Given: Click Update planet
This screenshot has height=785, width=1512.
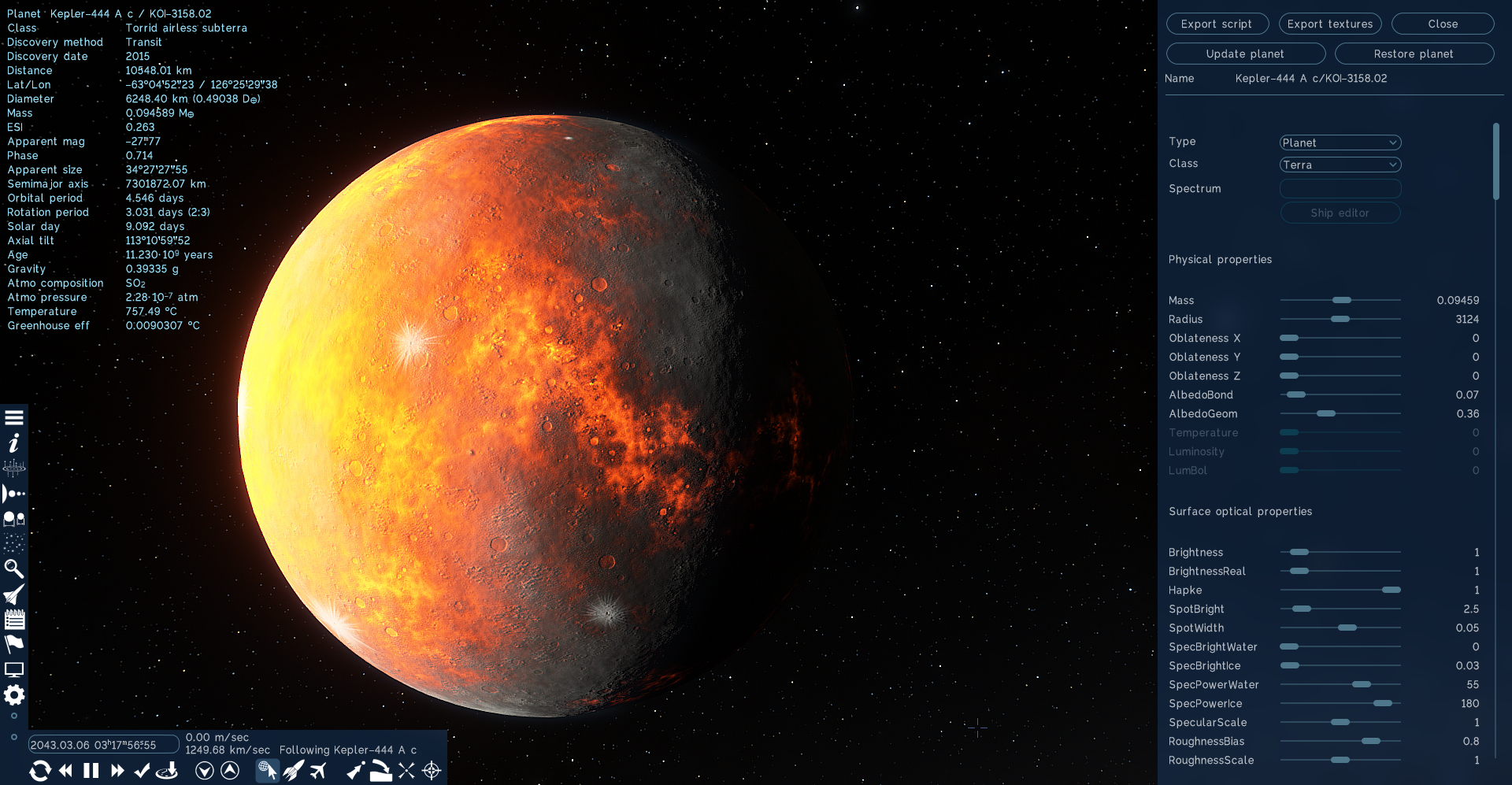Looking at the screenshot, I should pyautogui.click(x=1245, y=54).
